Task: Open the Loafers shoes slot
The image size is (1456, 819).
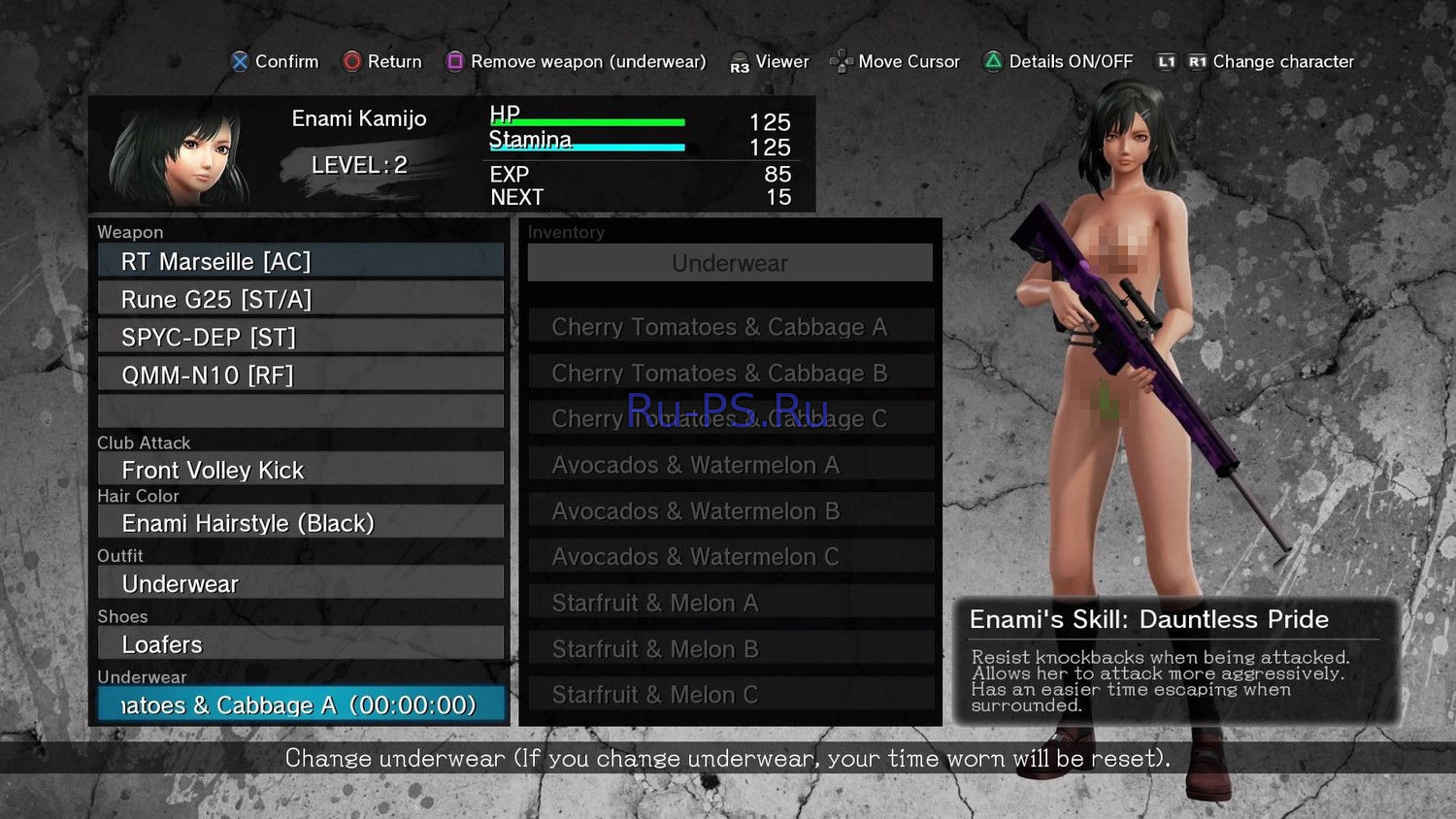Action: click(x=301, y=644)
